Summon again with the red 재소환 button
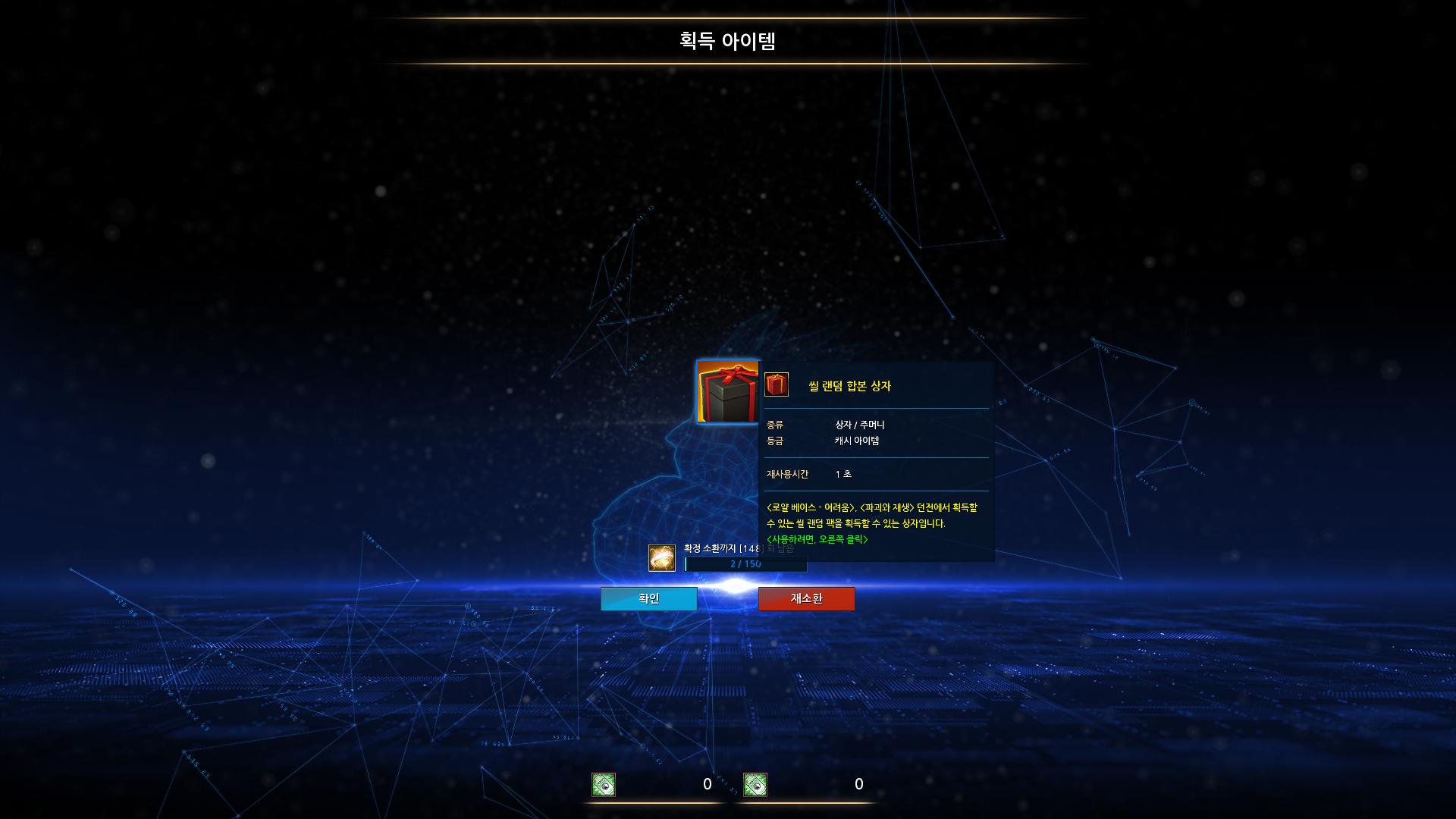This screenshot has width=1456, height=819. click(806, 598)
